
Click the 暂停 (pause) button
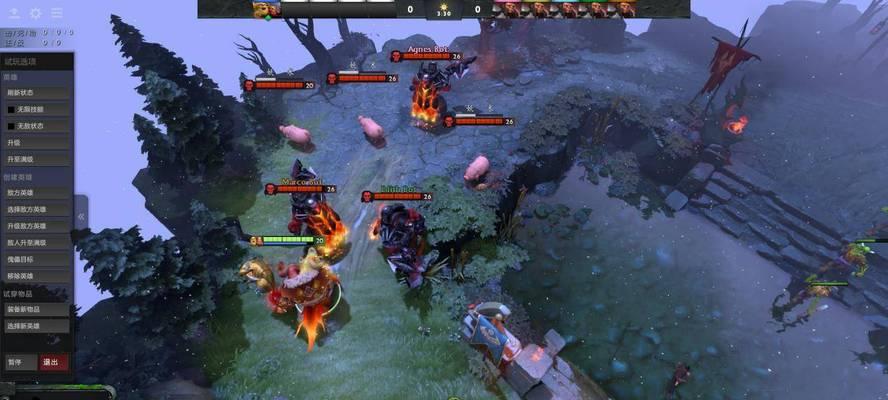[x=18, y=362]
